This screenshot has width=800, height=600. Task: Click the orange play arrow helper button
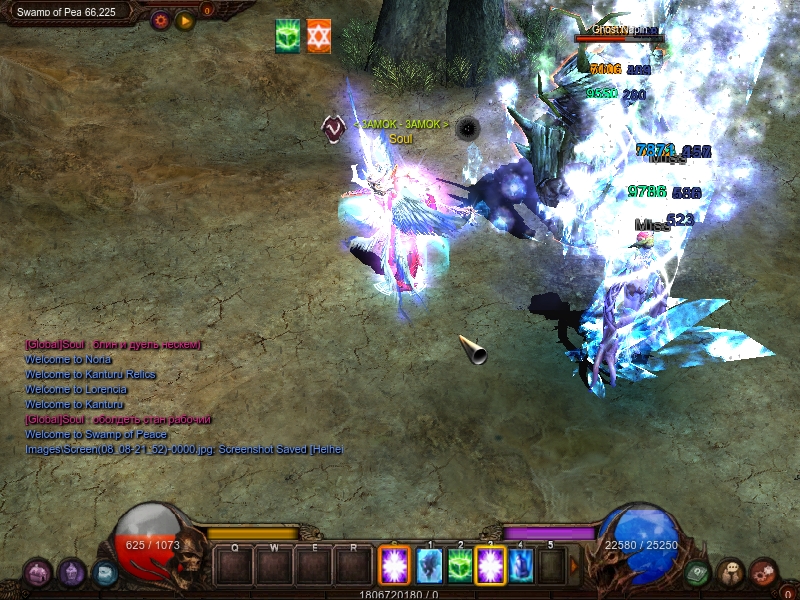[185, 19]
